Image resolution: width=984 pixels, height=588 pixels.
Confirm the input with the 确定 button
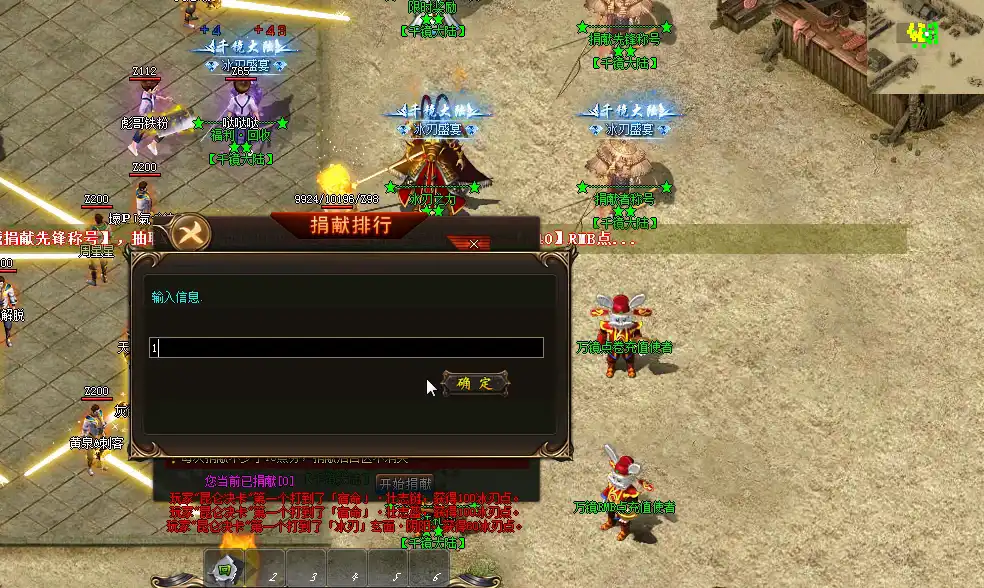[x=475, y=383]
